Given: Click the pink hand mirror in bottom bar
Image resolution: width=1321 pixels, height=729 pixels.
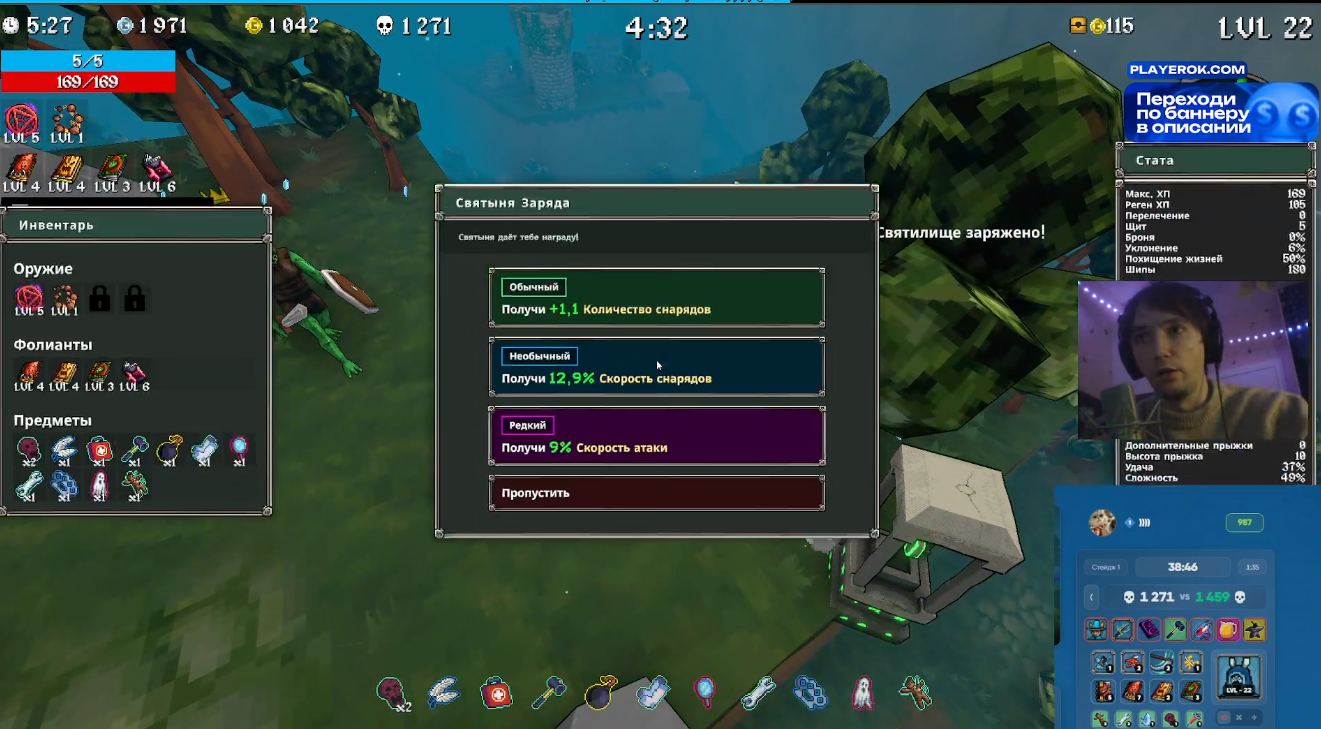Looking at the screenshot, I should point(705,691).
